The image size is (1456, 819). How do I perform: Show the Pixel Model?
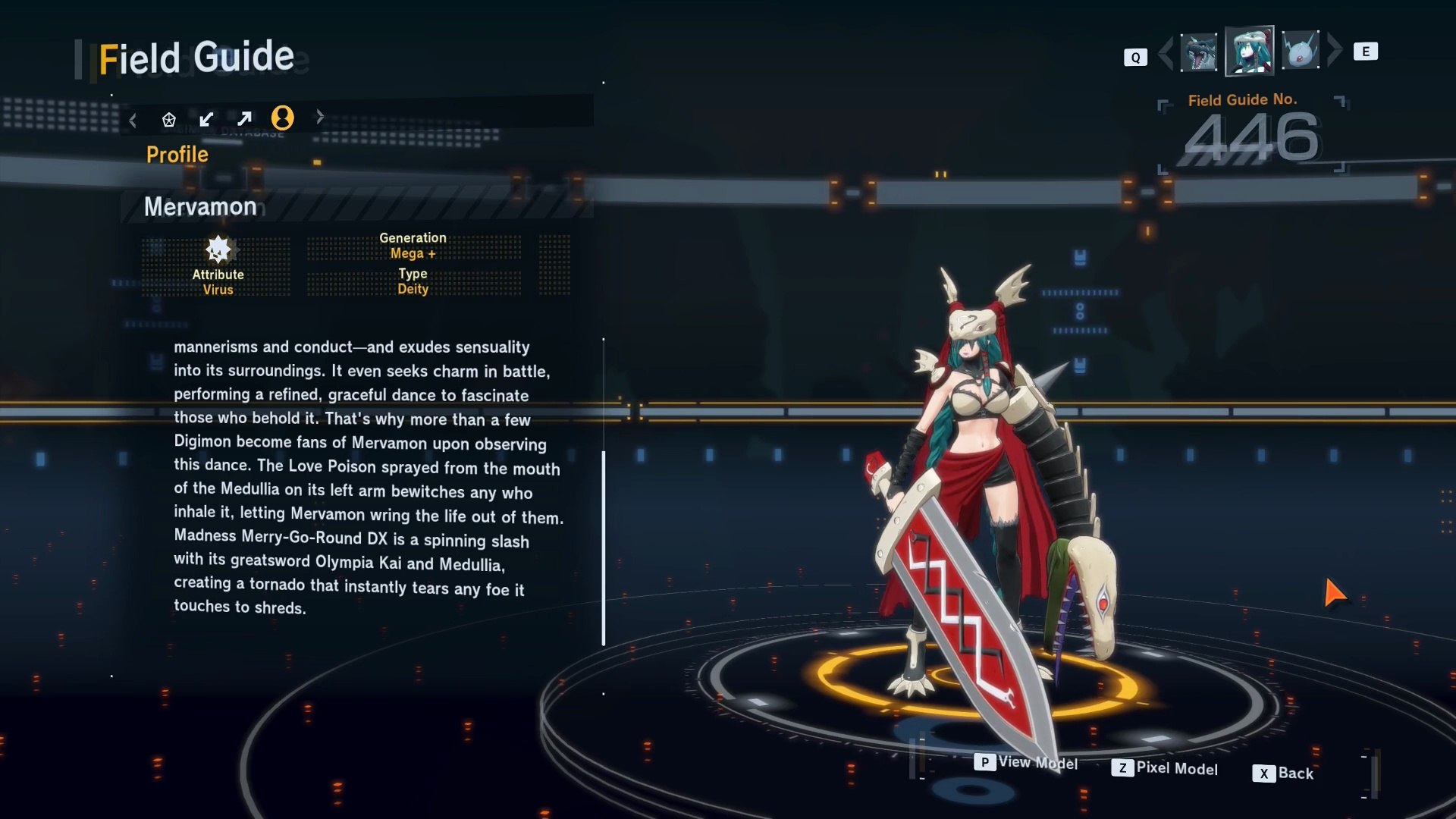[1165, 768]
